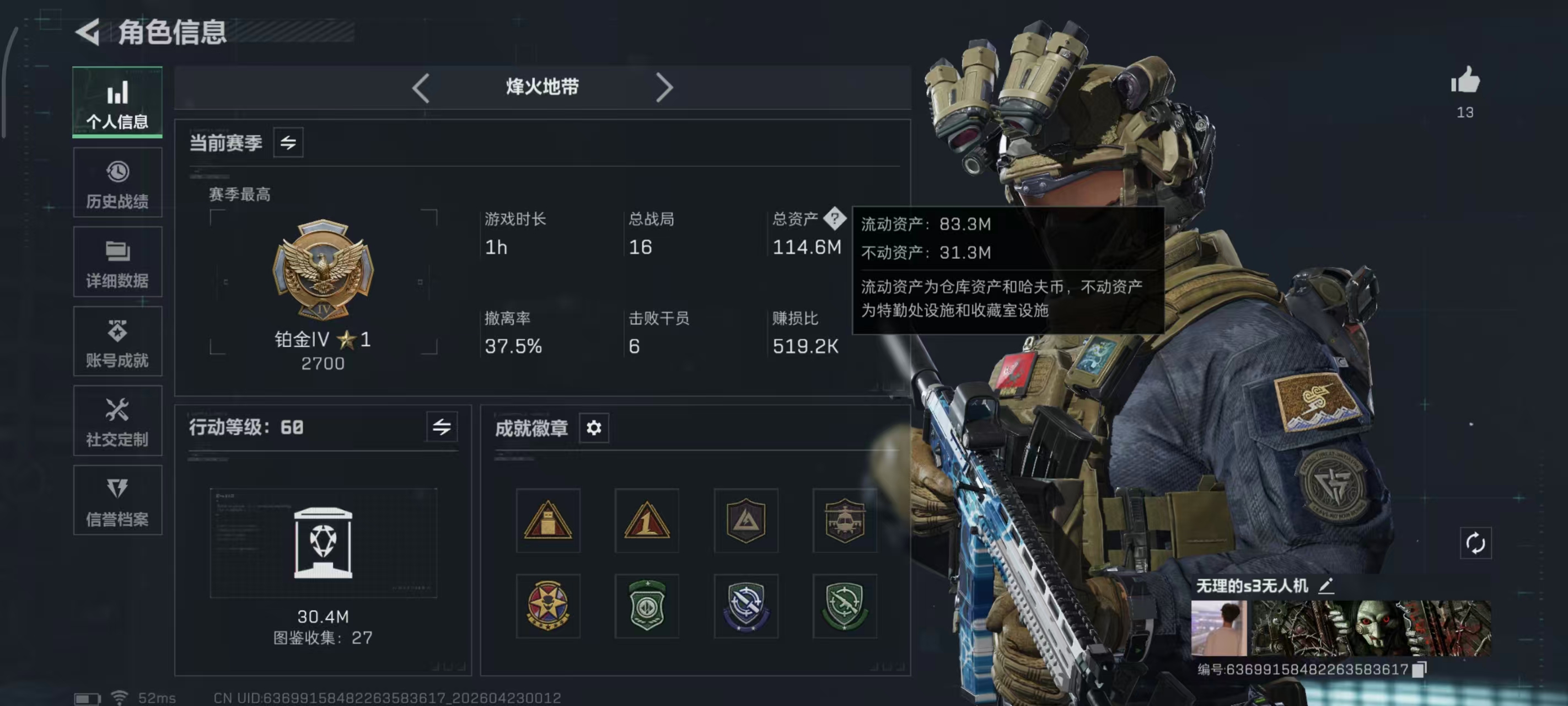This screenshot has width=1568, height=706.
Task: Open the 信誉档案 reputation section
Action: point(117,501)
